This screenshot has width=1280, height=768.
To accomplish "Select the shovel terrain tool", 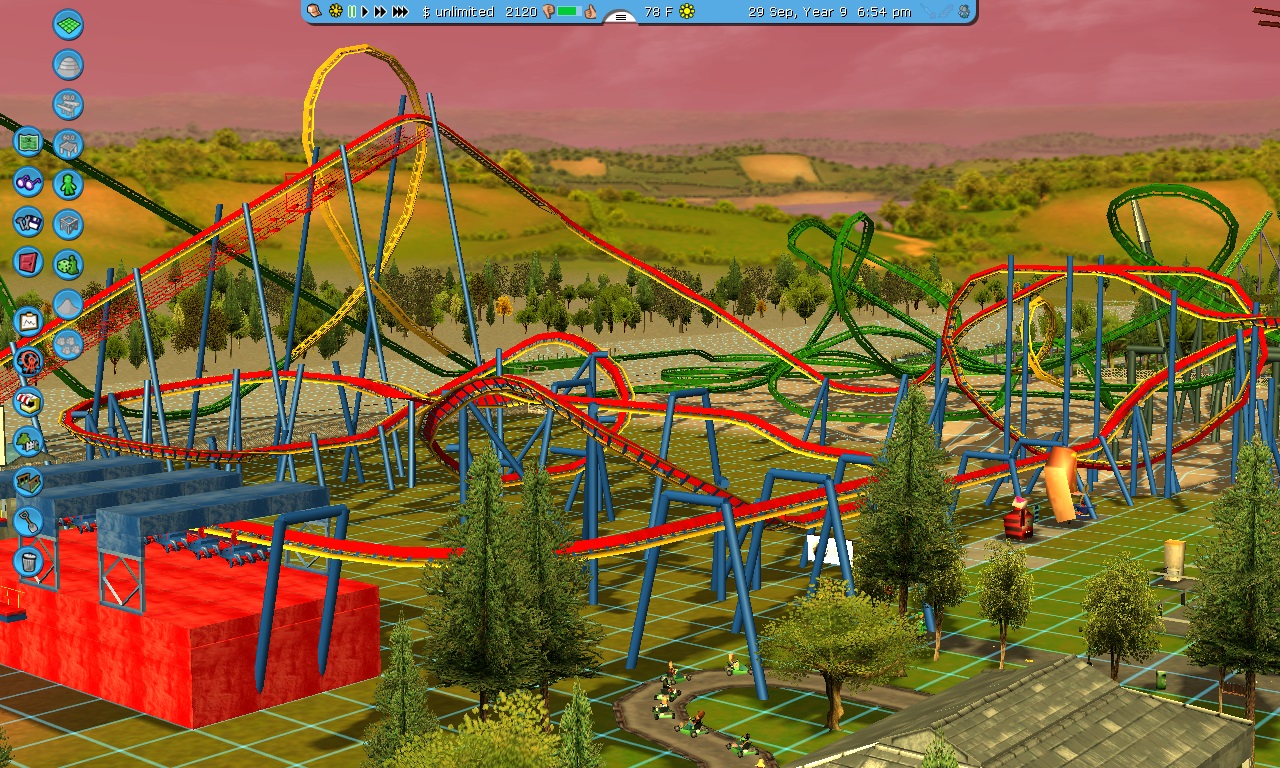I will [28, 521].
